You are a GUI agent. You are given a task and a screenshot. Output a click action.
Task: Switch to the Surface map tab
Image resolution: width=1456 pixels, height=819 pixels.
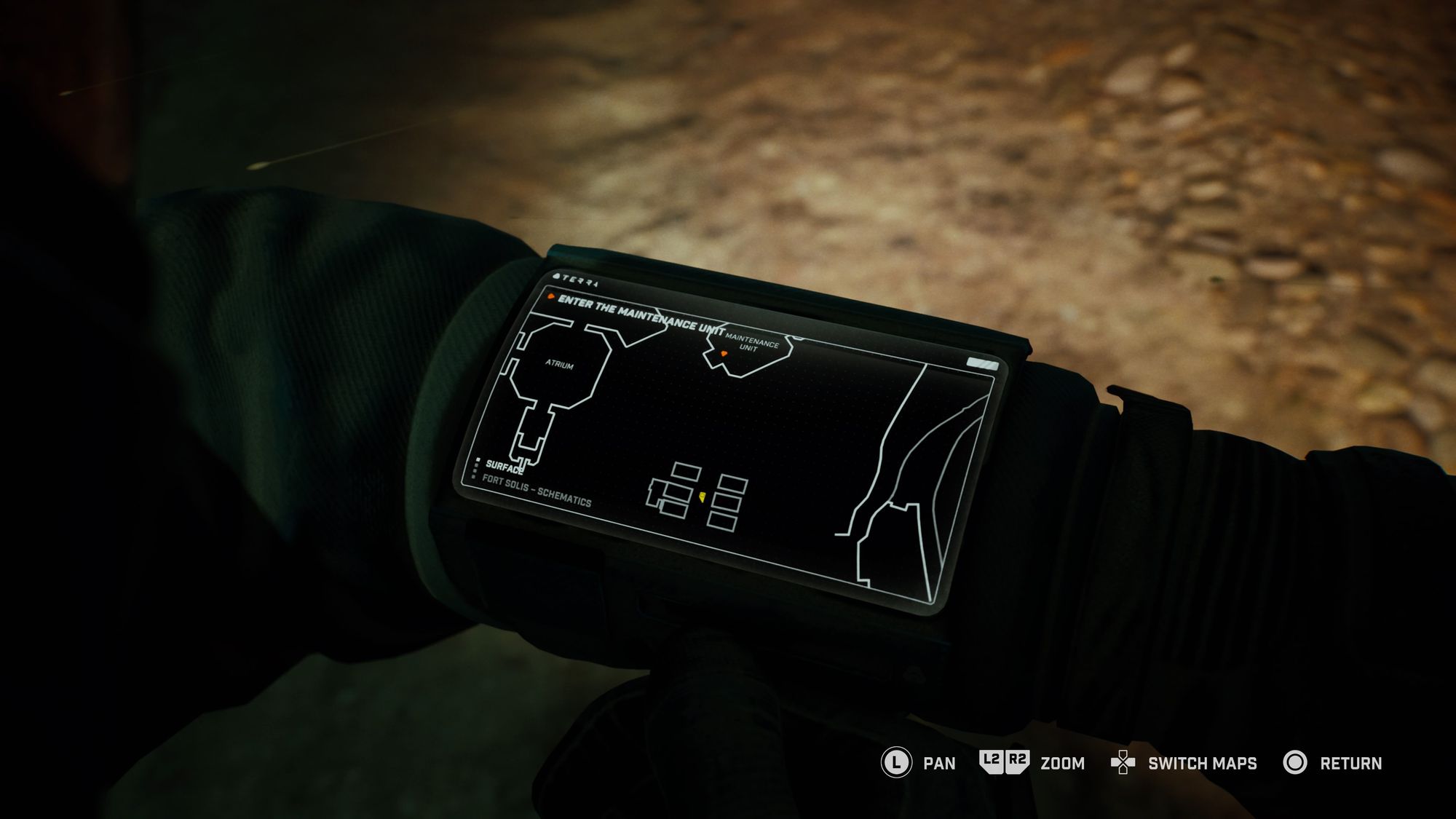[x=504, y=468]
